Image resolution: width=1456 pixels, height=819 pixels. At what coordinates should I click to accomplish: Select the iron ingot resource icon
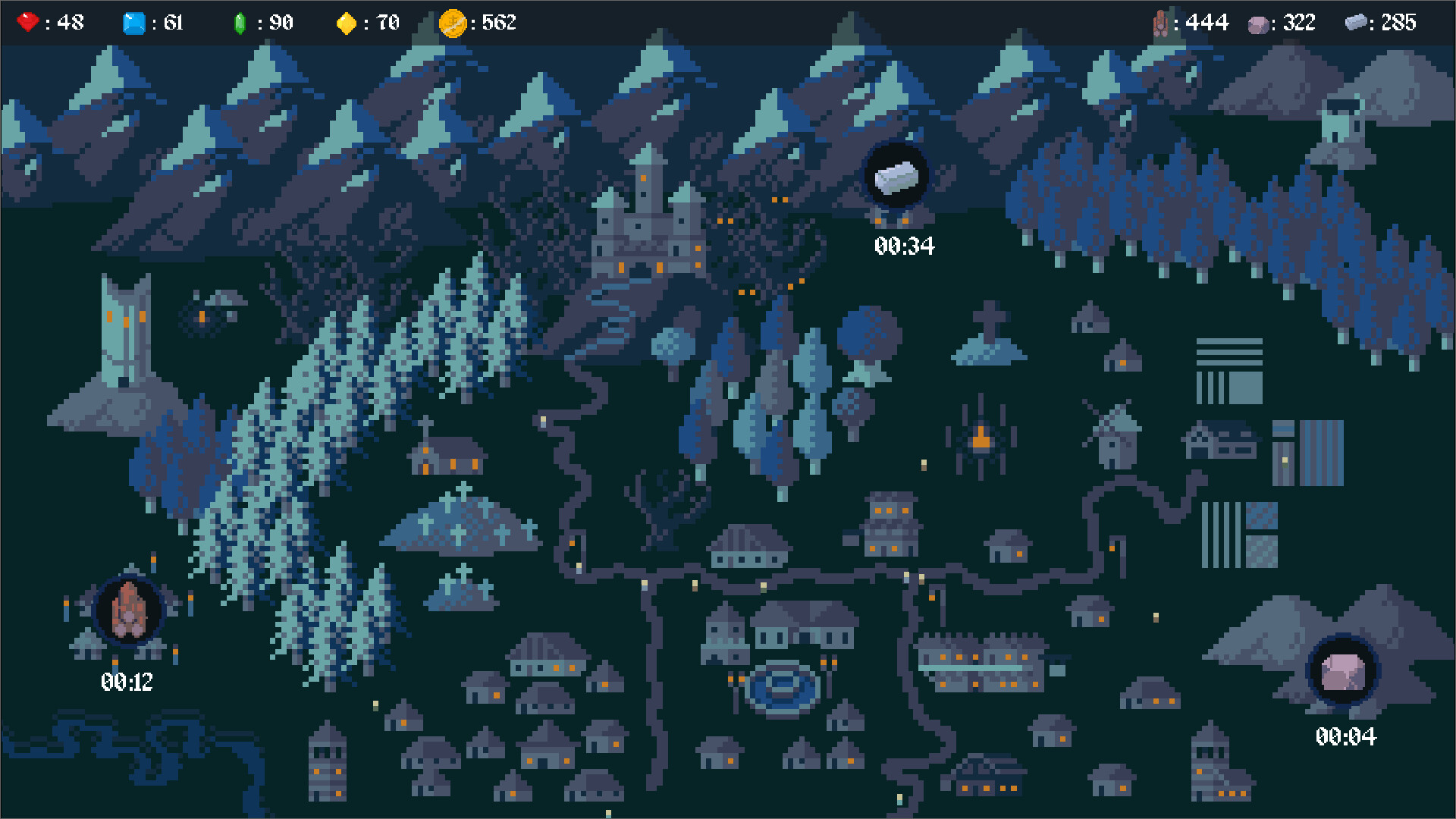[1357, 22]
